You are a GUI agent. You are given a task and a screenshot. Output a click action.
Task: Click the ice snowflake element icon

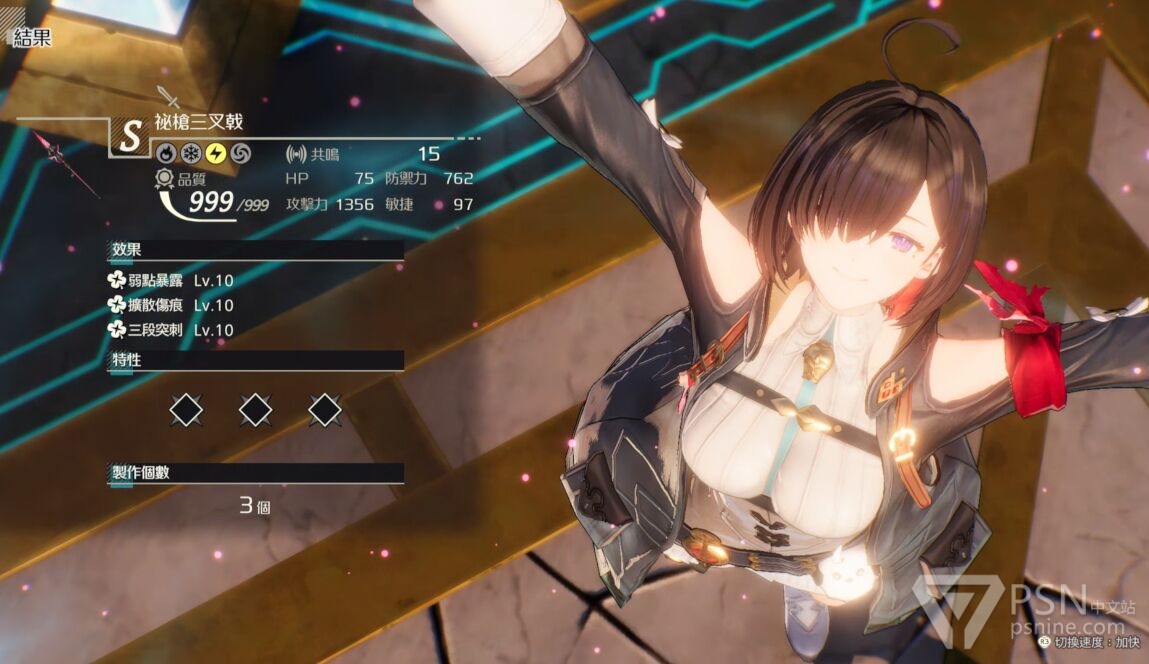(190, 153)
